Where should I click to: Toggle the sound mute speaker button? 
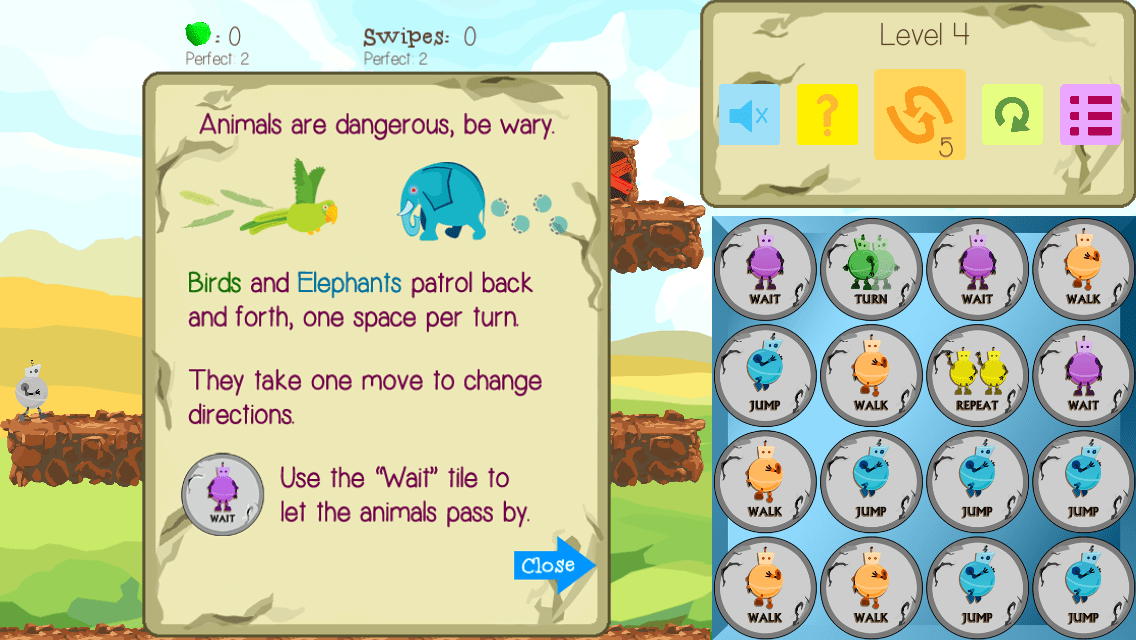[749, 115]
